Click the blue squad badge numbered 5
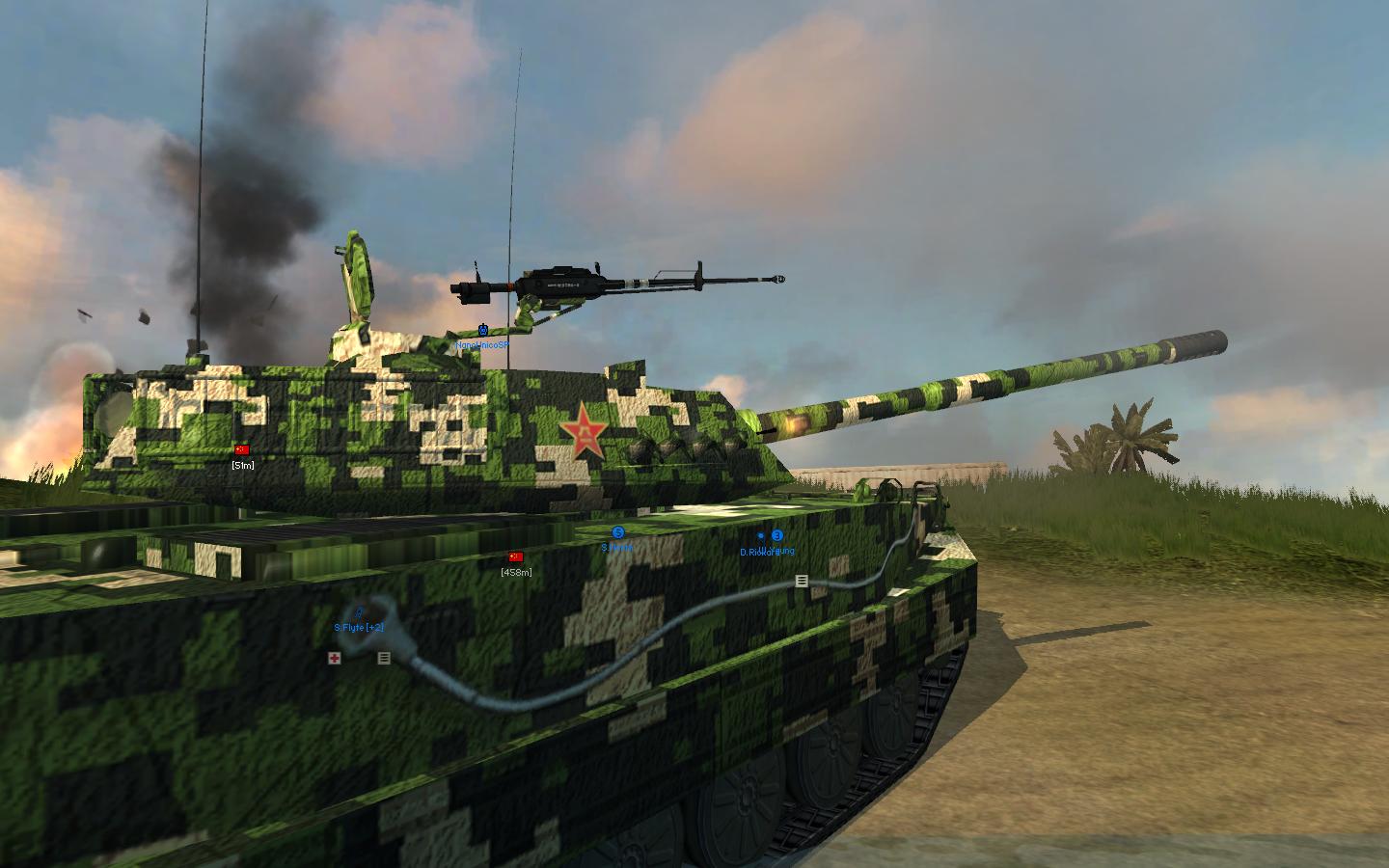Screen dimensions: 1389x868 [618, 530]
